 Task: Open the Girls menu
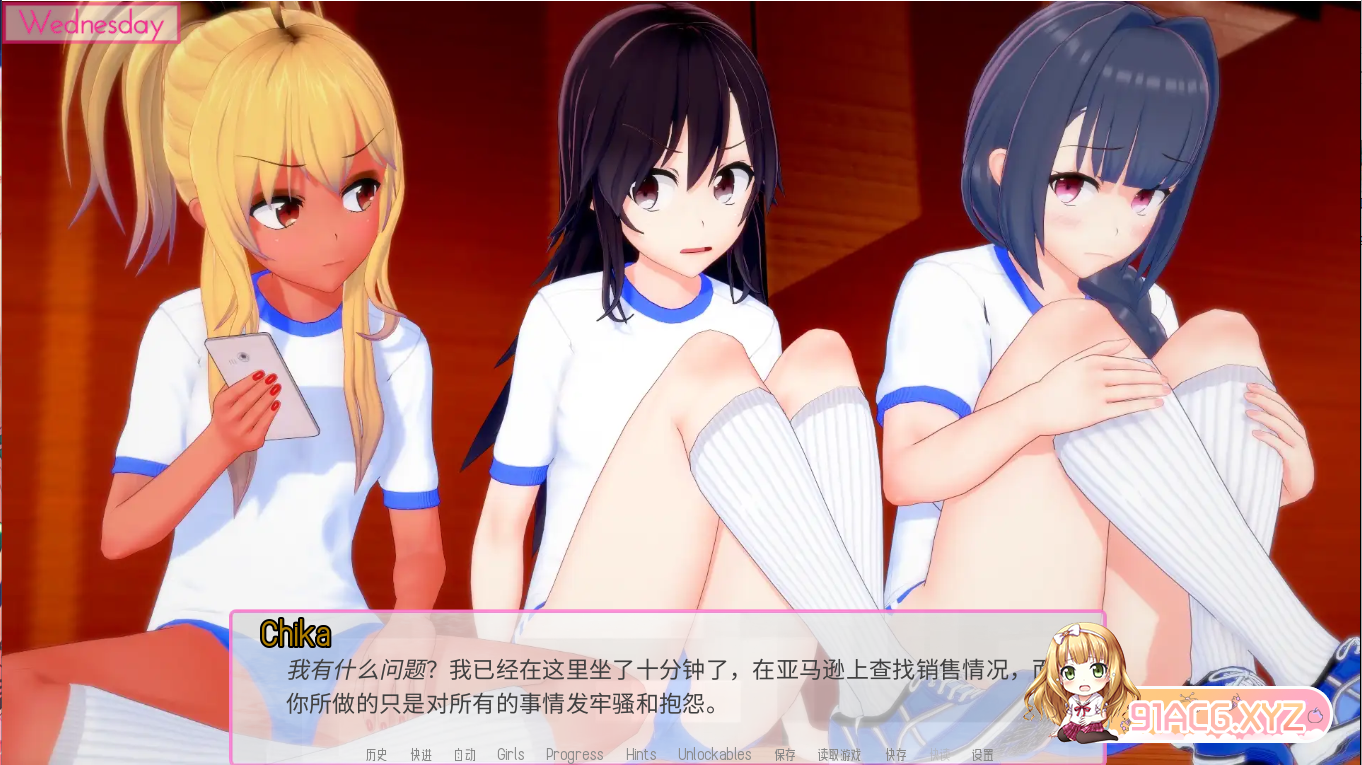[x=511, y=755]
